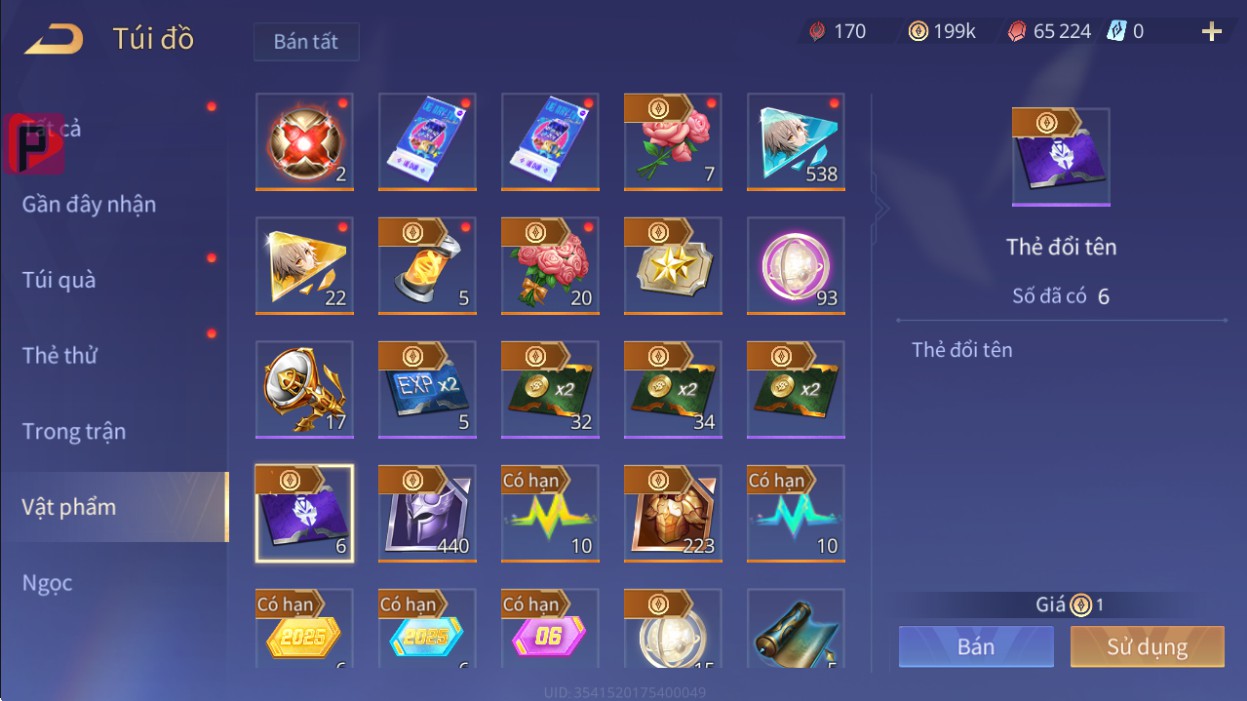Open the "Gần đây nhận" tab
This screenshot has width=1247, height=701.
tap(89, 205)
